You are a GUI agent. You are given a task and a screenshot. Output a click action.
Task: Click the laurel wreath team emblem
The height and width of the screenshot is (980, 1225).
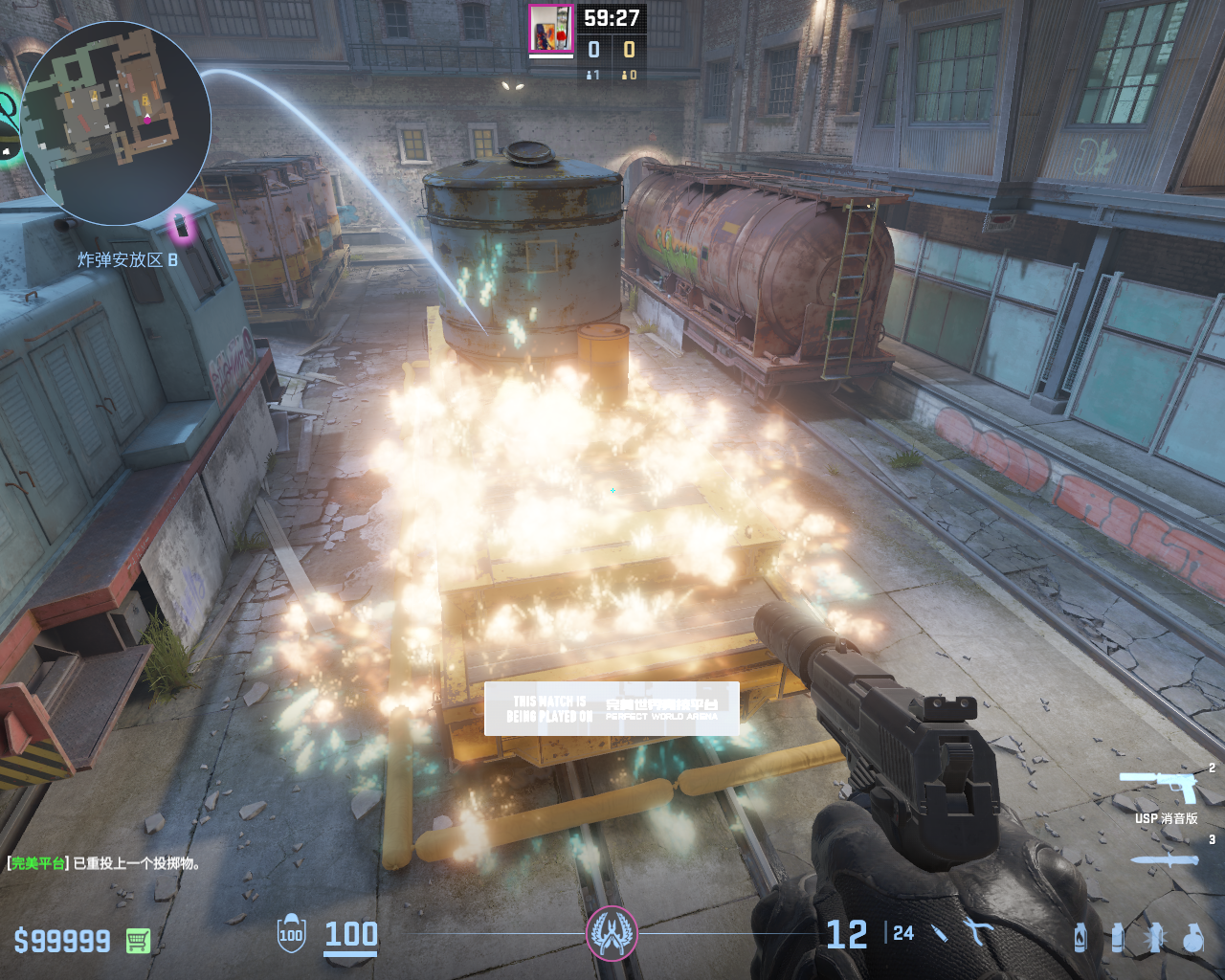pyautogui.click(x=611, y=933)
